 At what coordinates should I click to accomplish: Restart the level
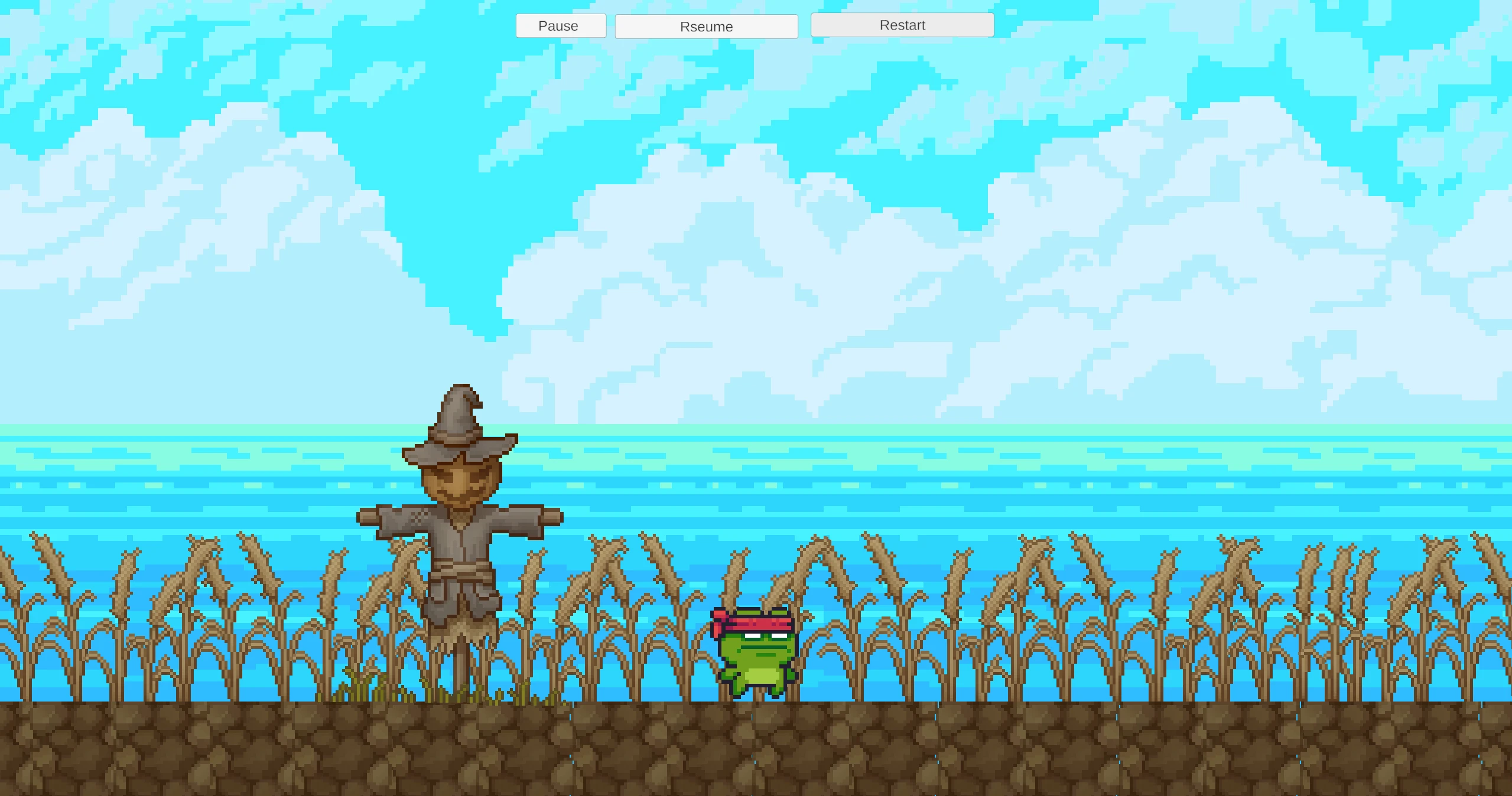point(902,25)
